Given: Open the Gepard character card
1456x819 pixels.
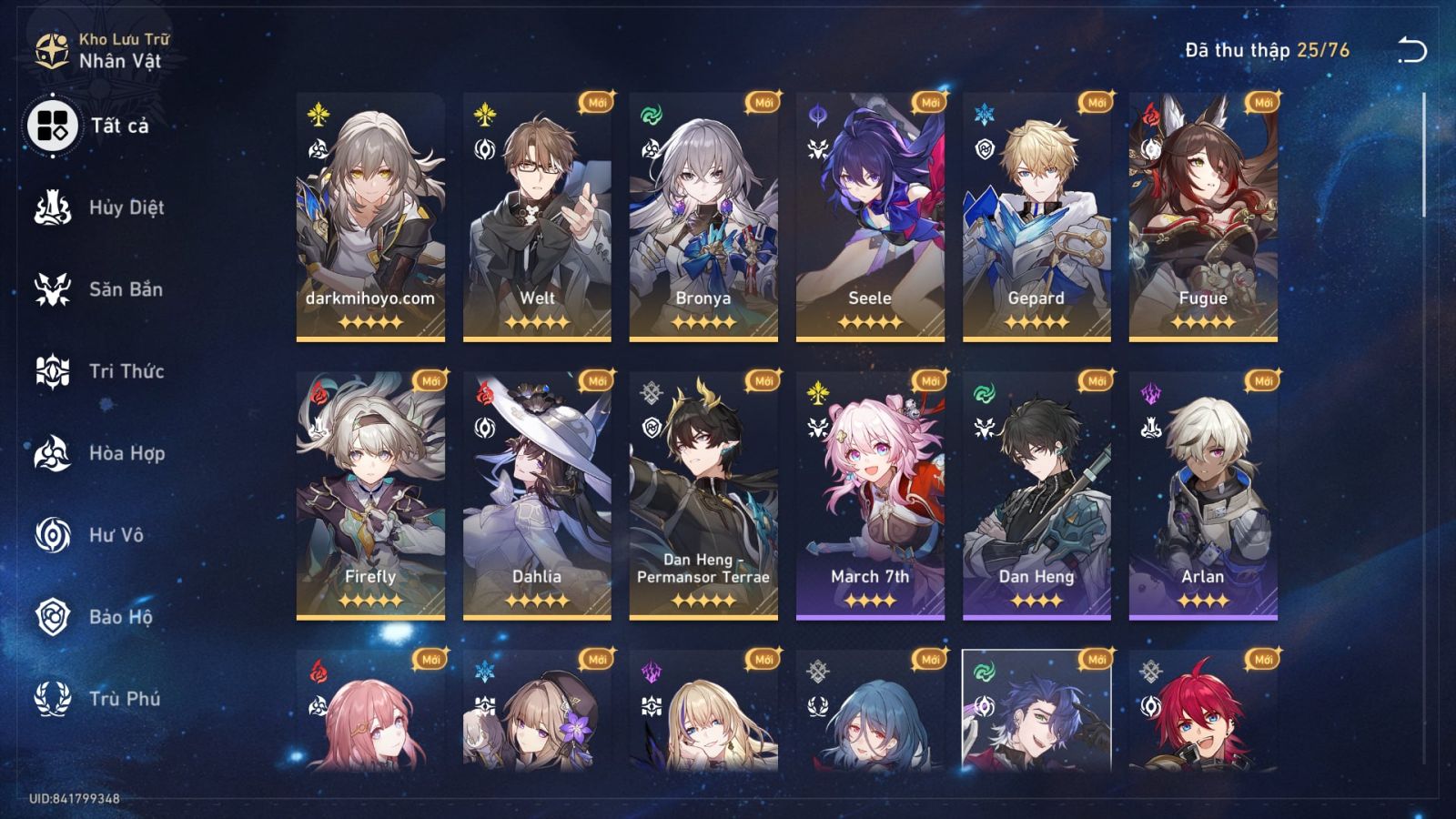Looking at the screenshot, I should click(x=1033, y=218).
